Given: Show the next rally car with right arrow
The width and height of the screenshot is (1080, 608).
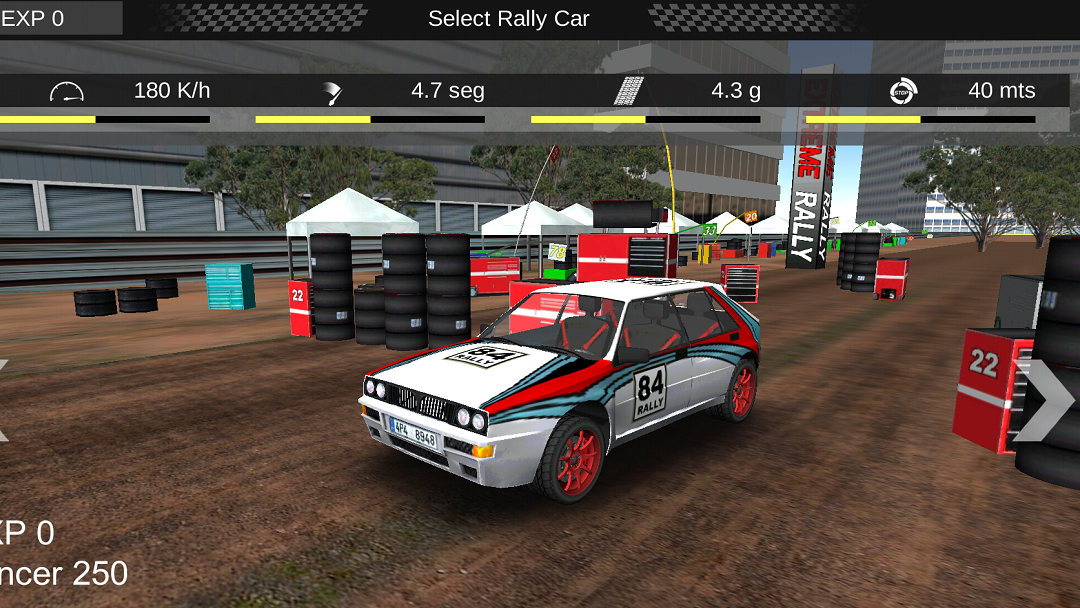Looking at the screenshot, I should pyautogui.click(x=1044, y=401).
